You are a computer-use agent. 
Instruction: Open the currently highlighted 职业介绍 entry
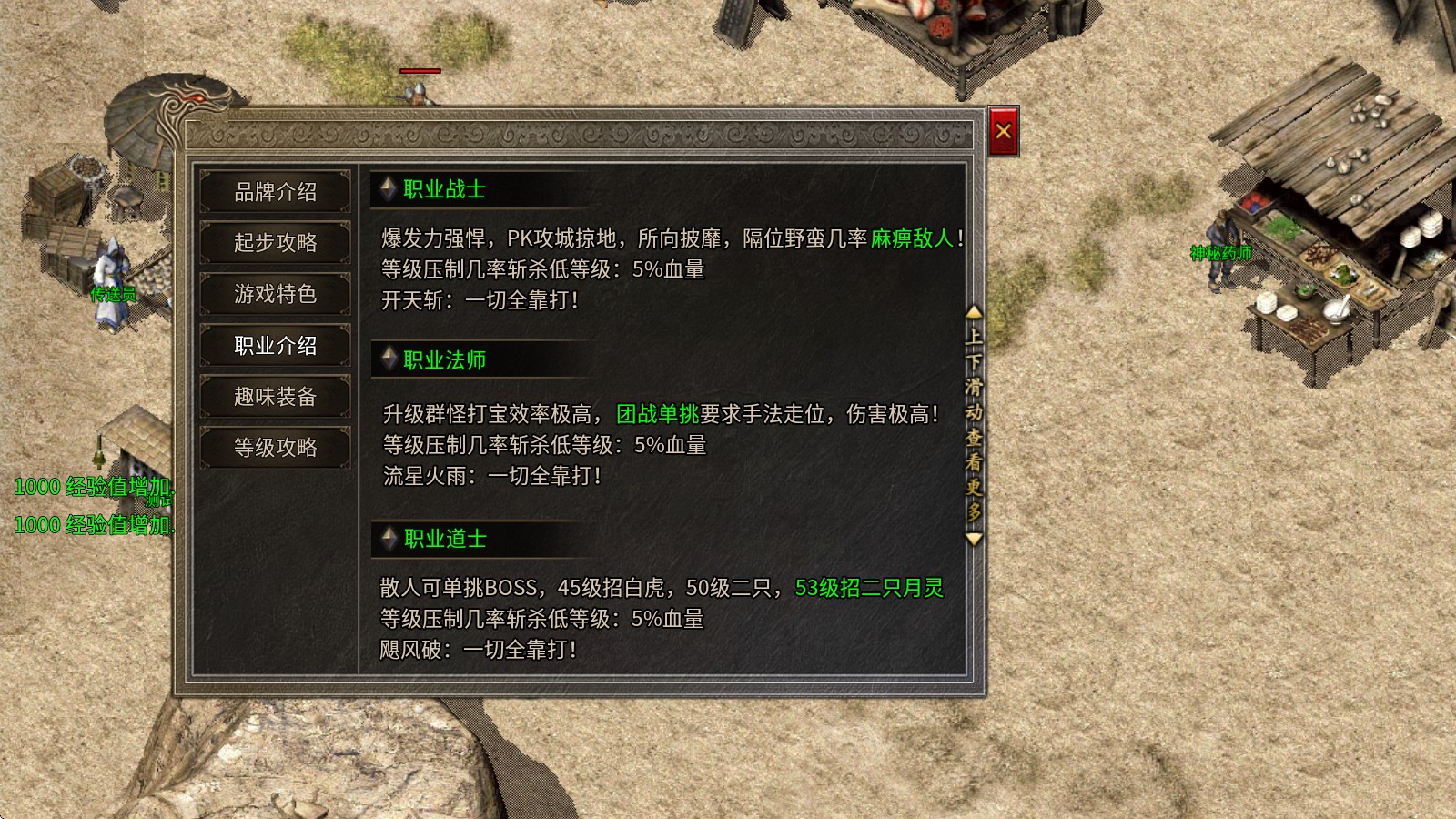pyautogui.click(x=275, y=346)
